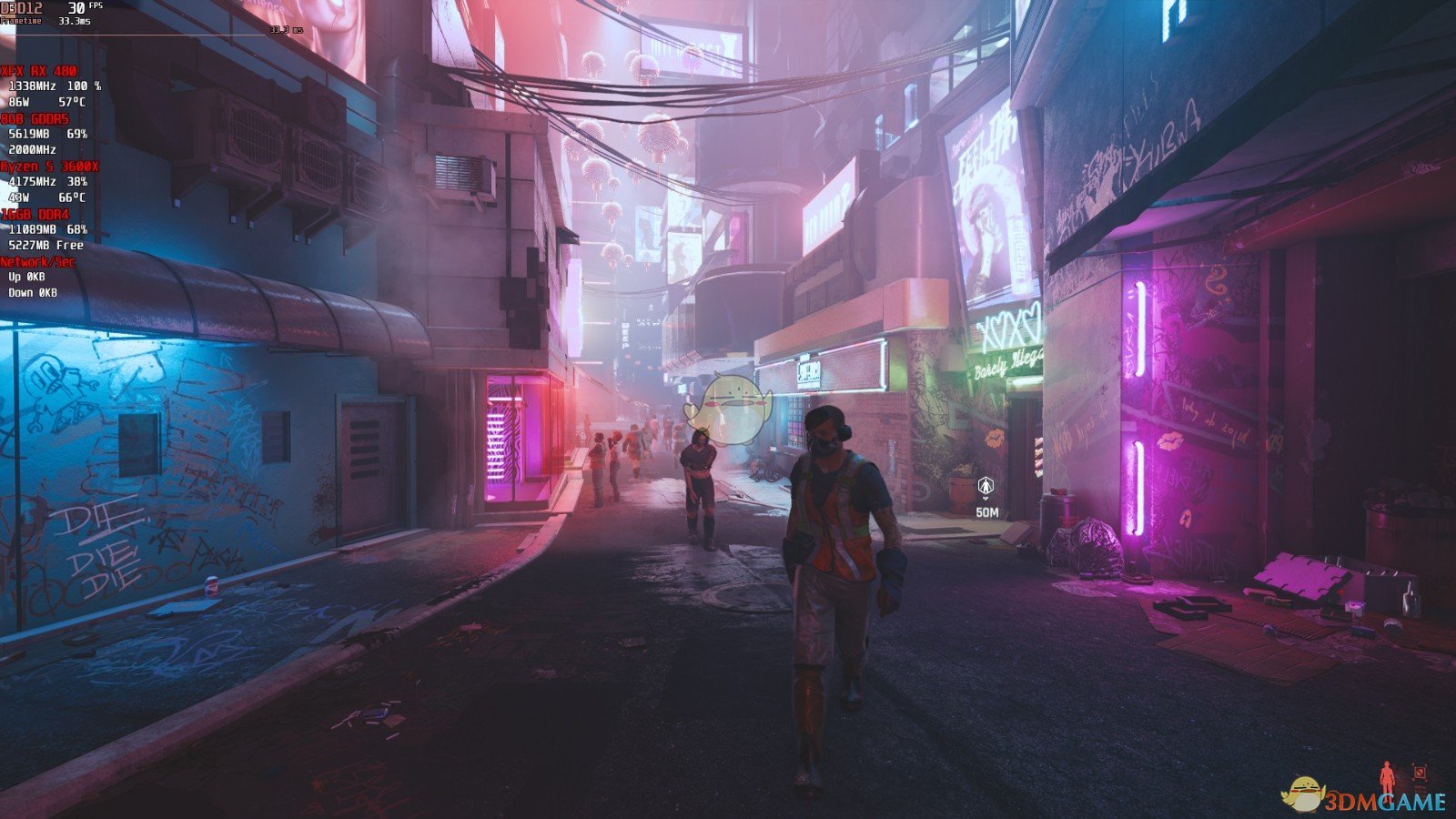This screenshot has width=1456, height=819.
Task: Click the Ryzen 5 3600X CPU header
Action: (x=50, y=167)
